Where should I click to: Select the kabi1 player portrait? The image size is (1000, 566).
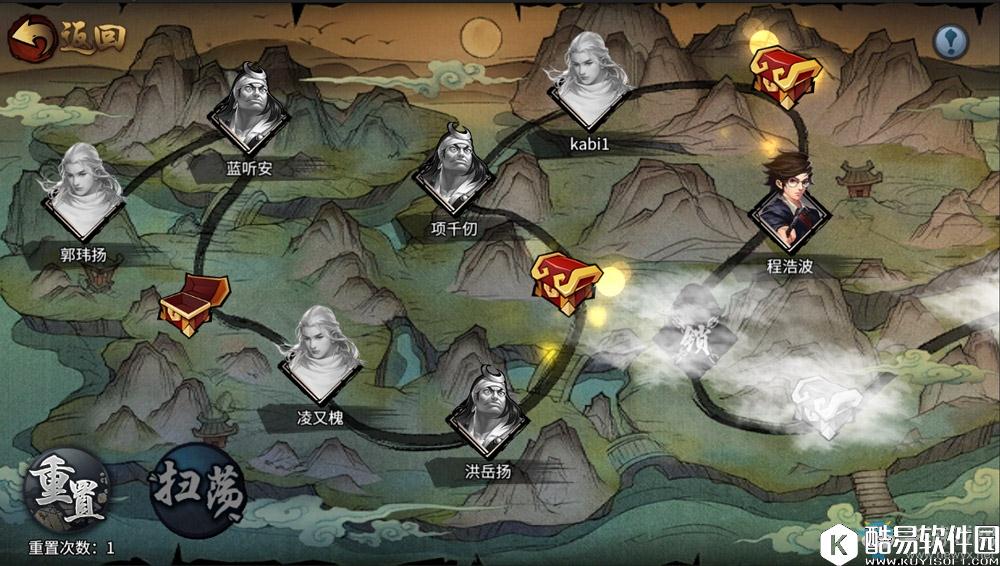coord(590,82)
